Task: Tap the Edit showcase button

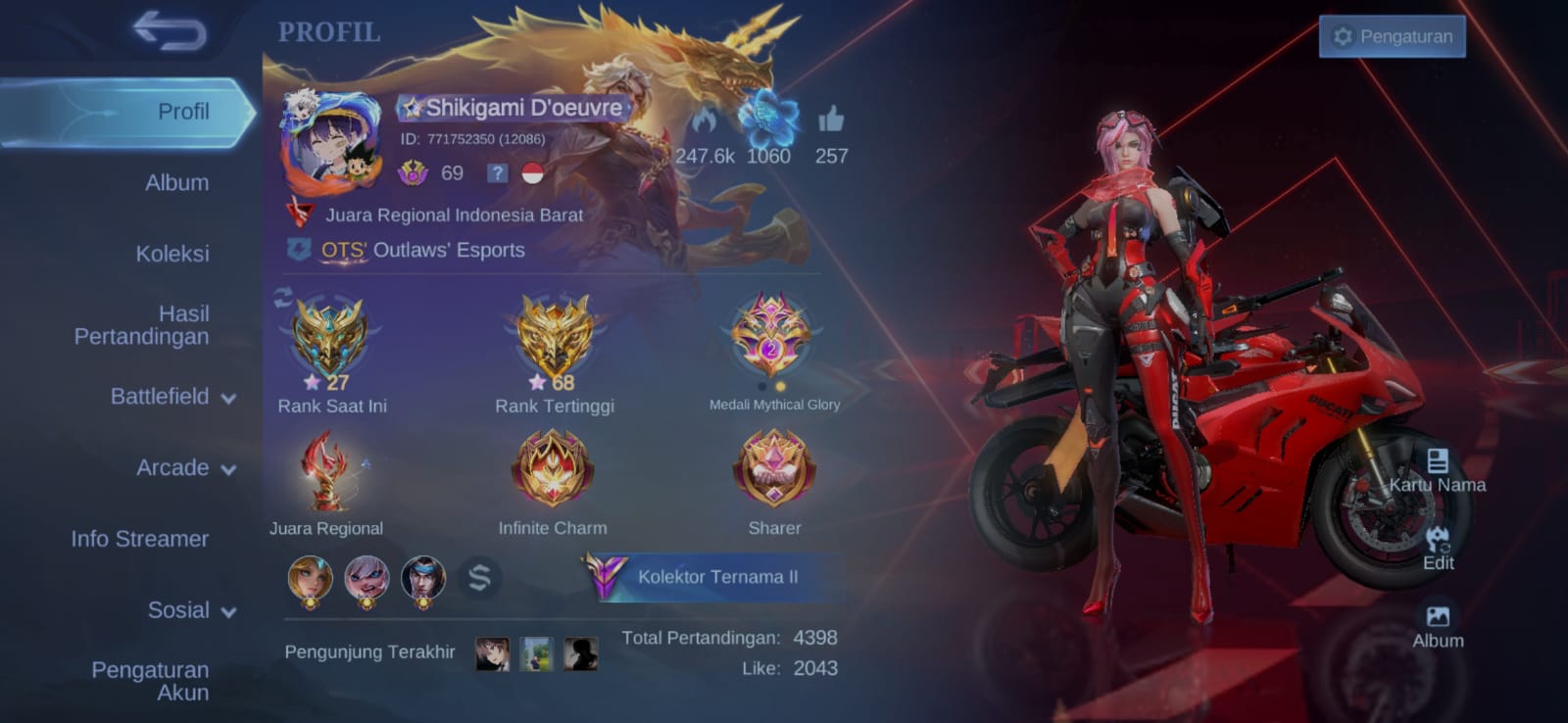Action: 1438,549
